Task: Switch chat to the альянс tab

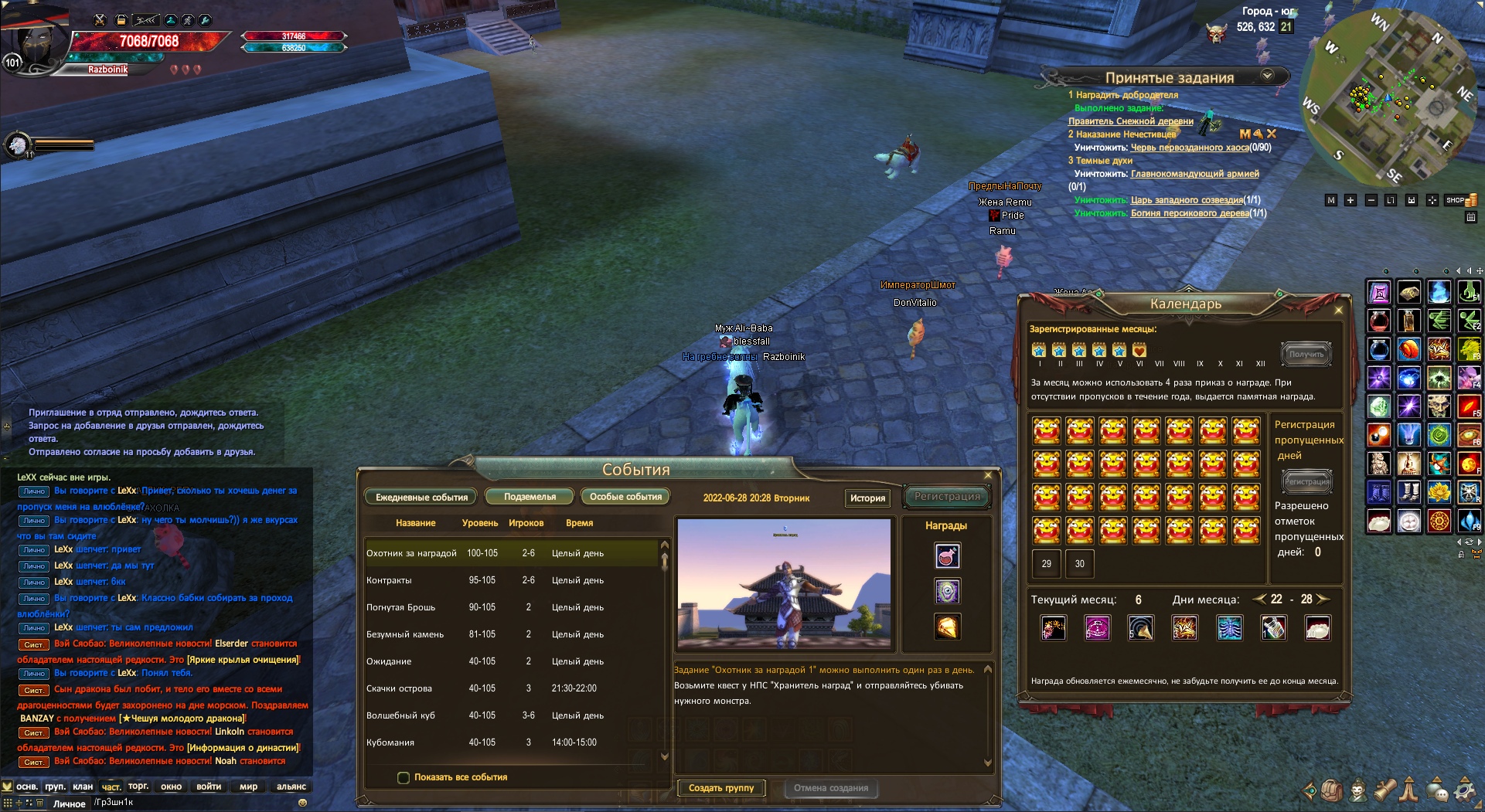Action: point(291,787)
